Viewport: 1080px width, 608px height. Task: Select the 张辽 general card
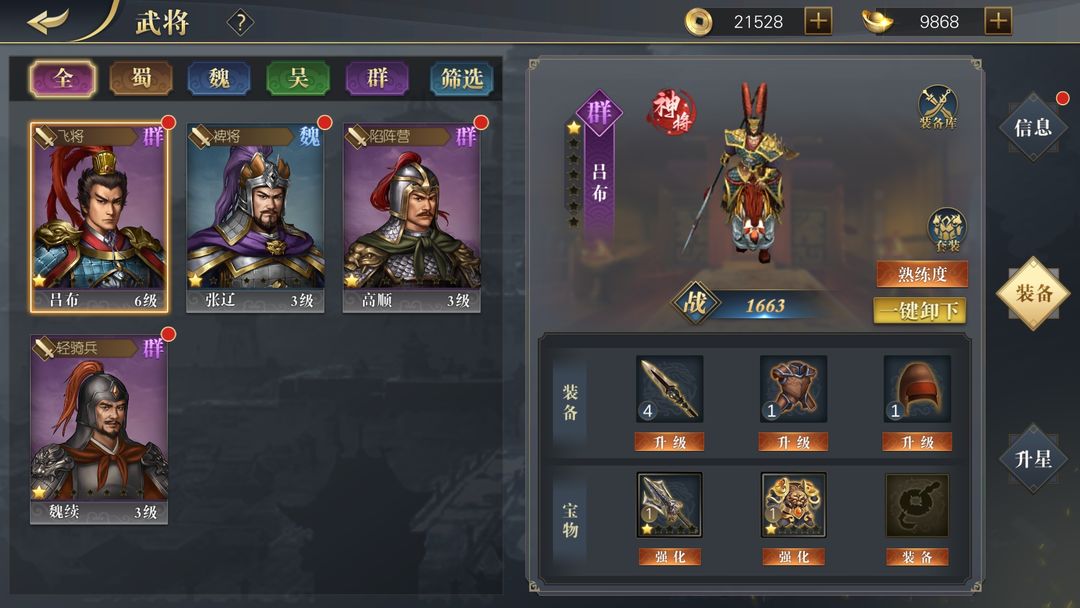(x=255, y=218)
